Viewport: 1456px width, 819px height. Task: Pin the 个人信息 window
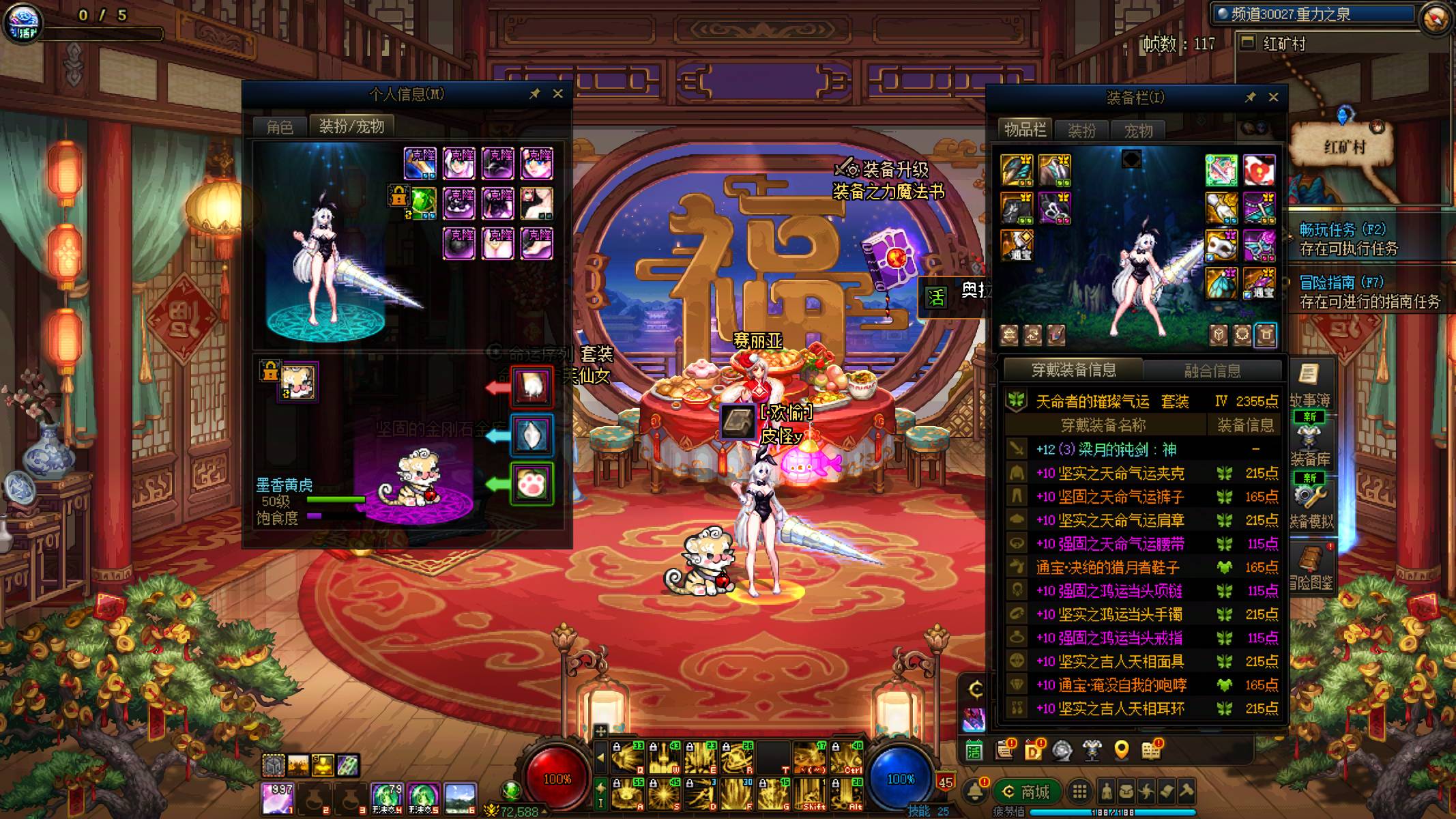click(x=535, y=94)
